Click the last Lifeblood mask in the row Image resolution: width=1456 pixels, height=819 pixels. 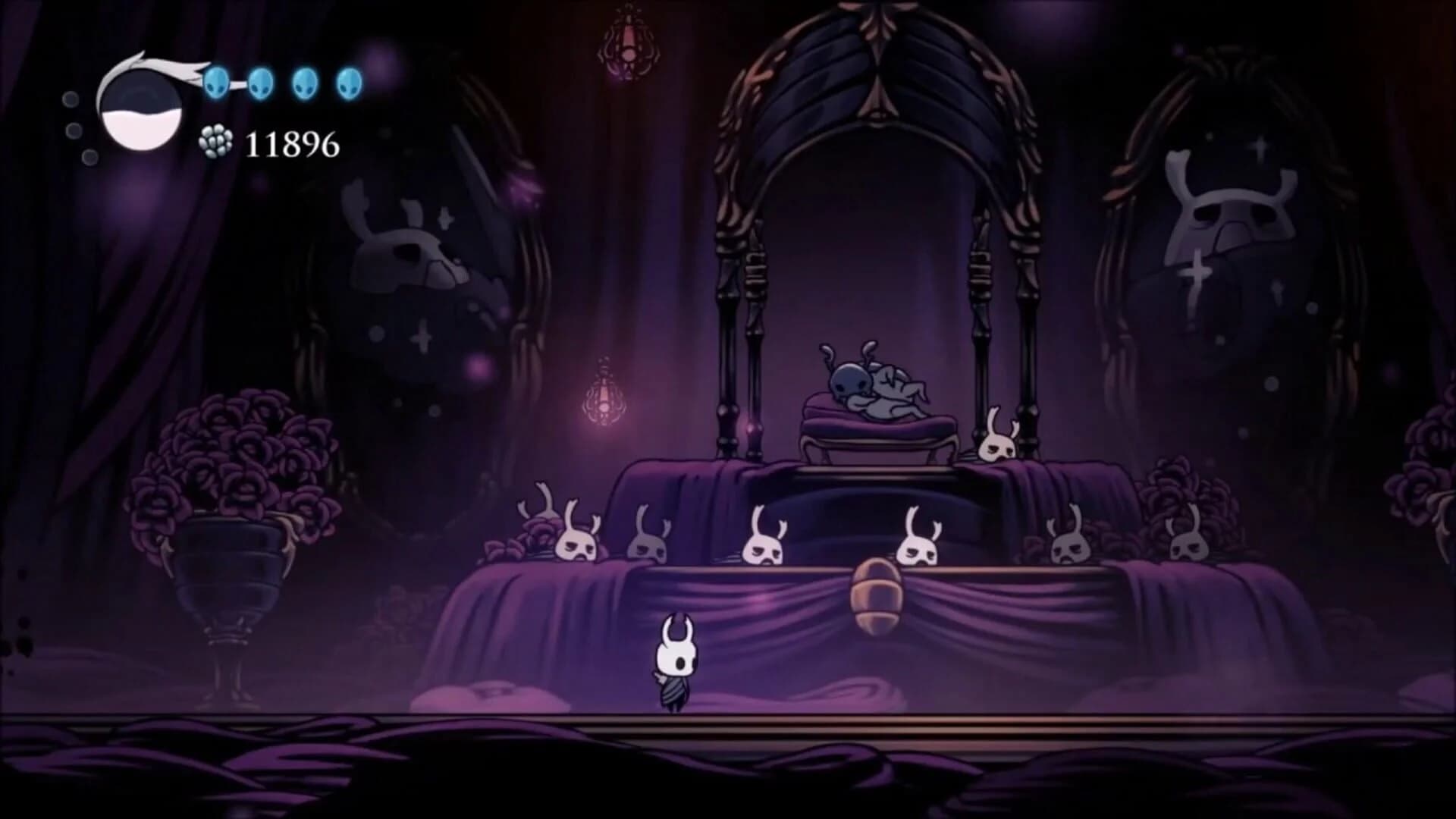pyautogui.click(x=348, y=81)
